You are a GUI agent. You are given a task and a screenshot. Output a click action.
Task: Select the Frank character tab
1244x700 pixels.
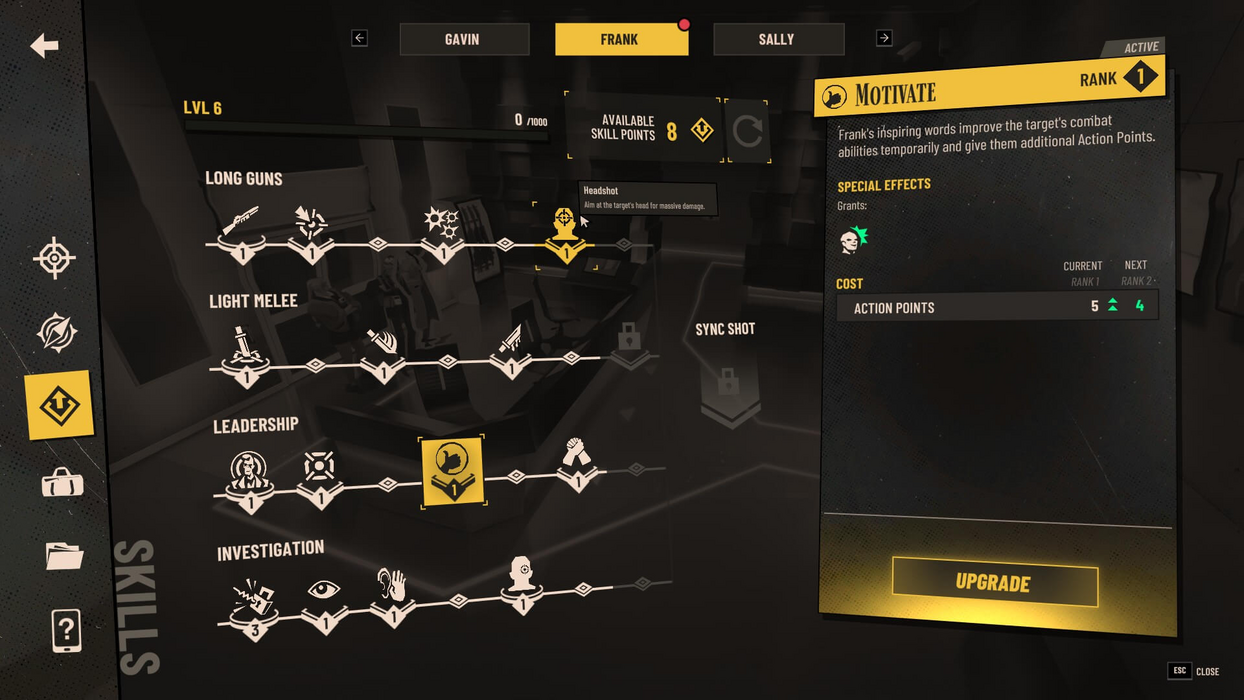point(621,39)
